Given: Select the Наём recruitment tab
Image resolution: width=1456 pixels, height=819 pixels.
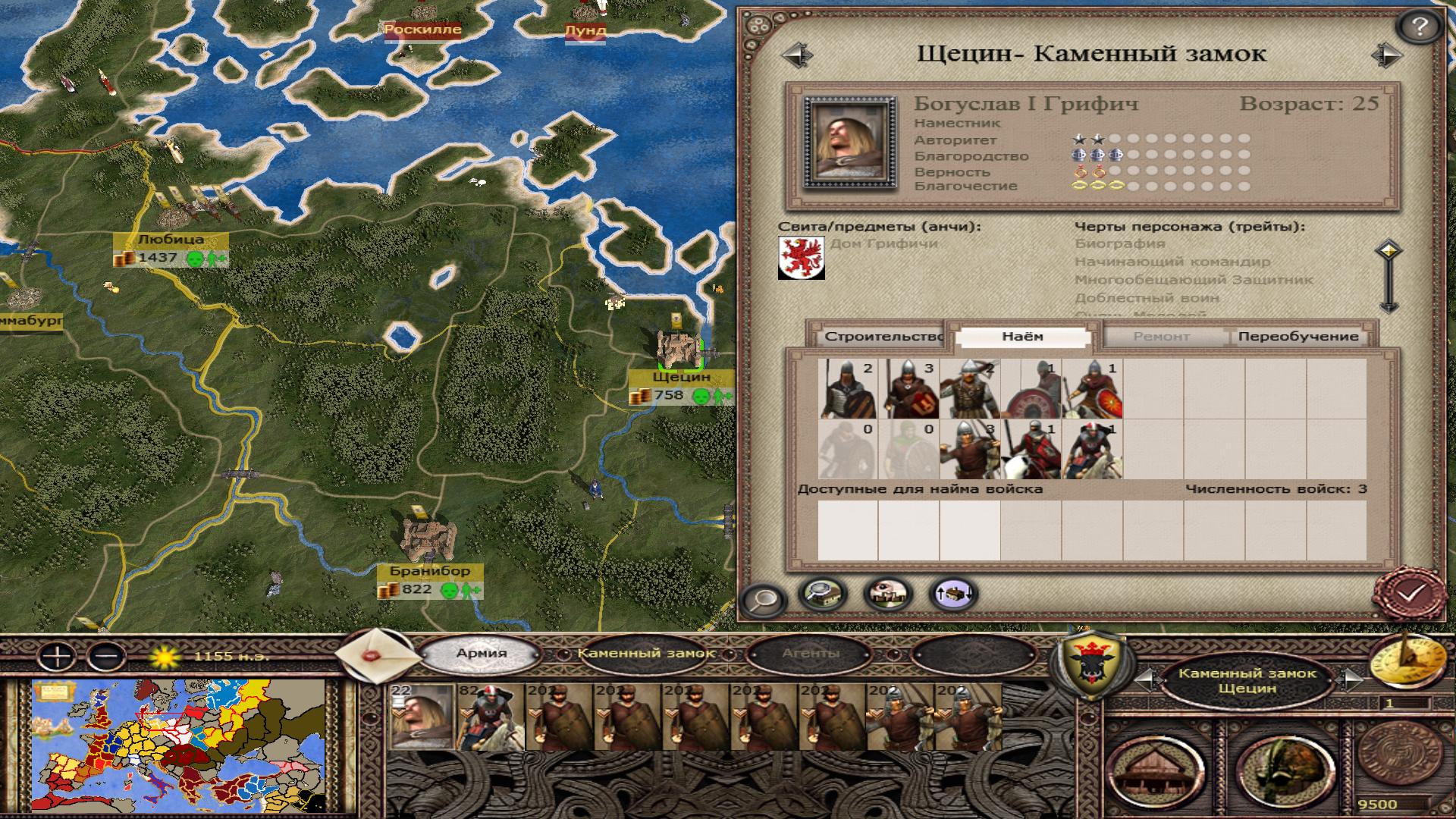Looking at the screenshot, I should coord(1021,337).
